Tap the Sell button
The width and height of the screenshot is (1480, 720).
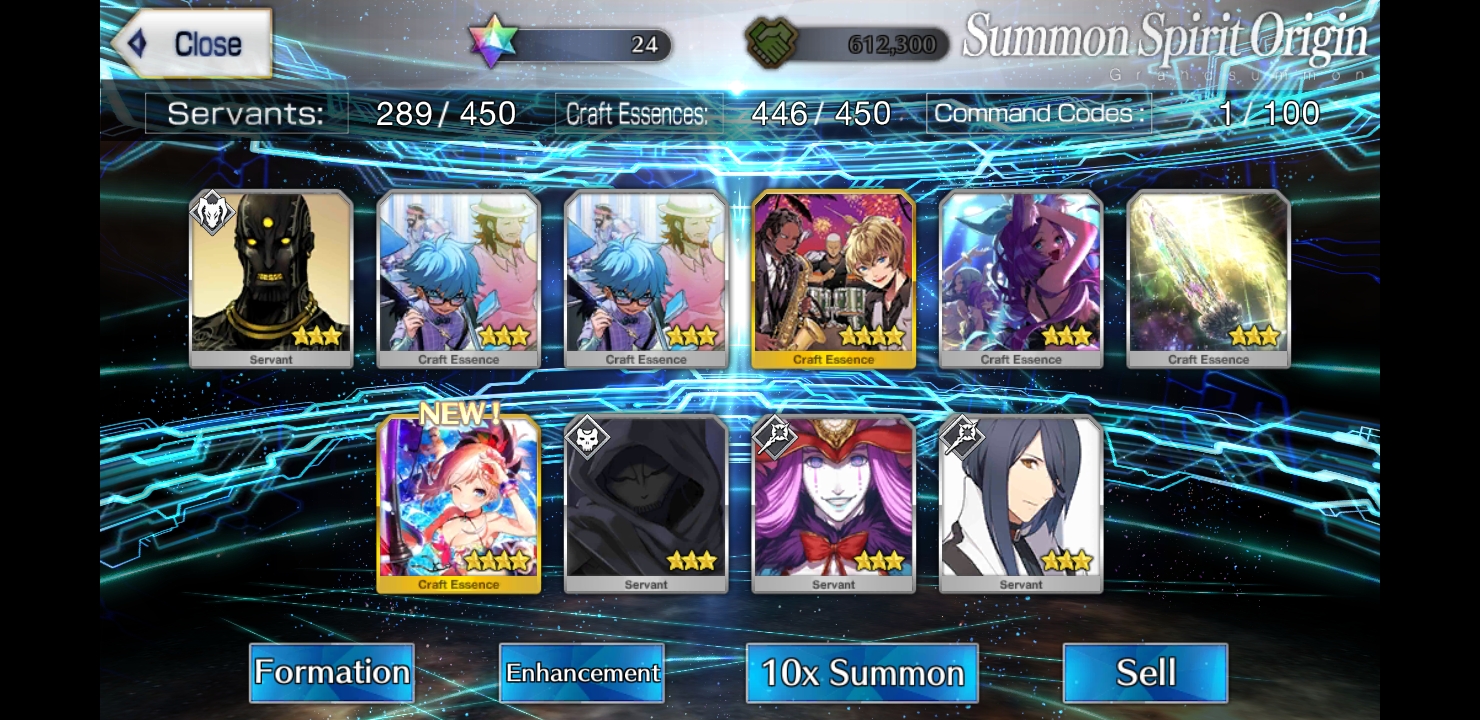[x=1145, y=672]
